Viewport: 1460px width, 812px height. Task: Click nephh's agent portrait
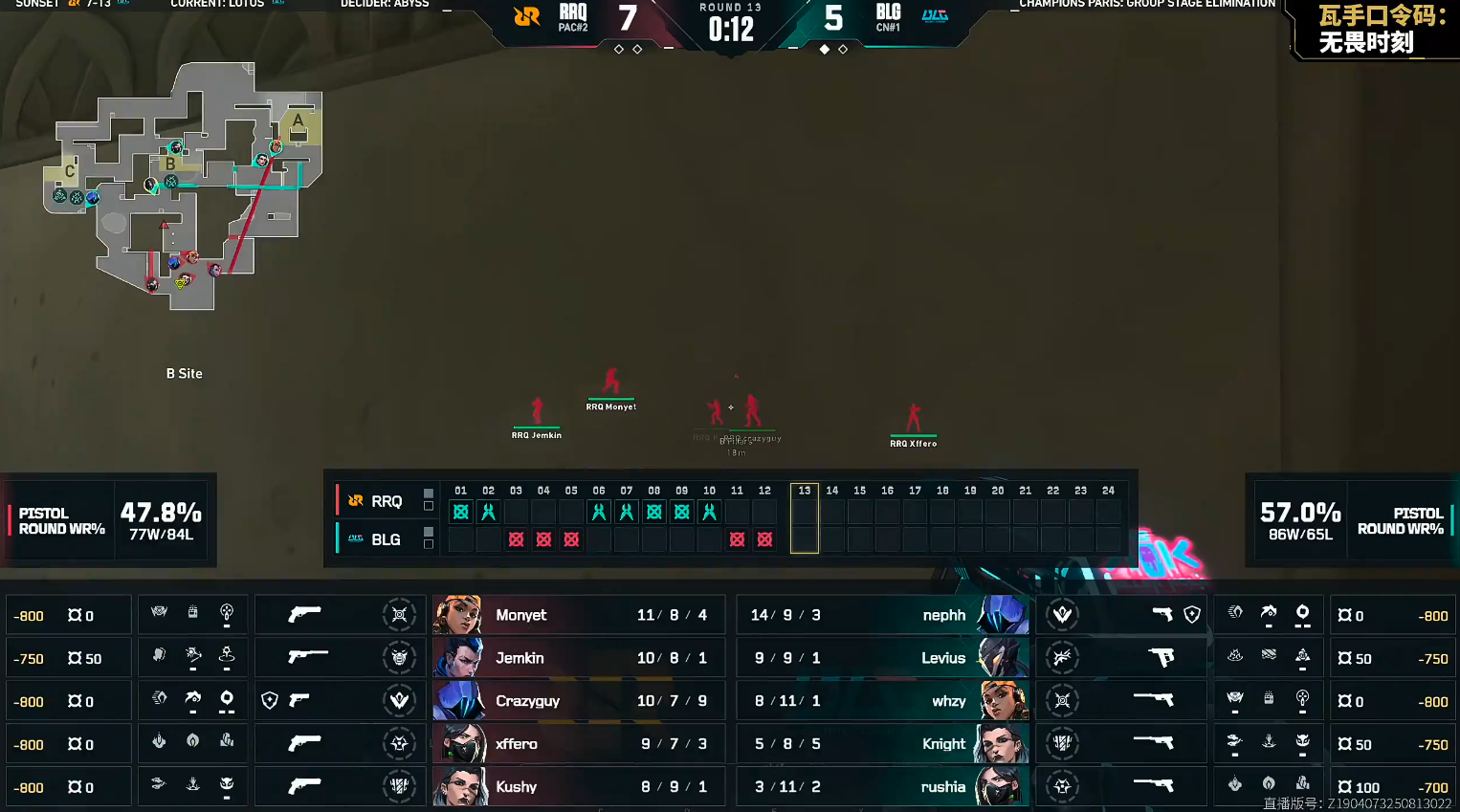click(x=1003, y=615)
